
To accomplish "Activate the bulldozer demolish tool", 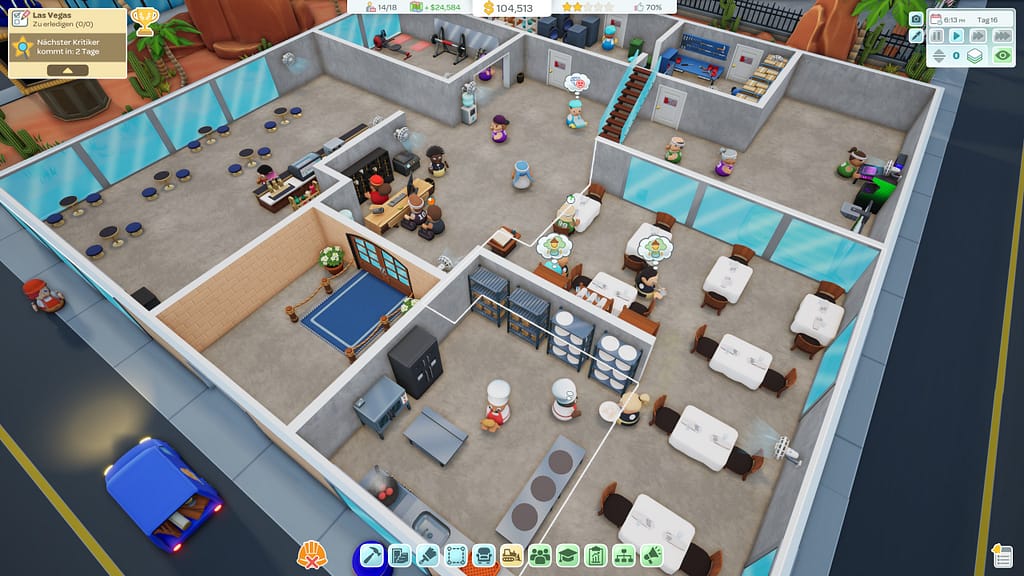I will click(512, 555).
